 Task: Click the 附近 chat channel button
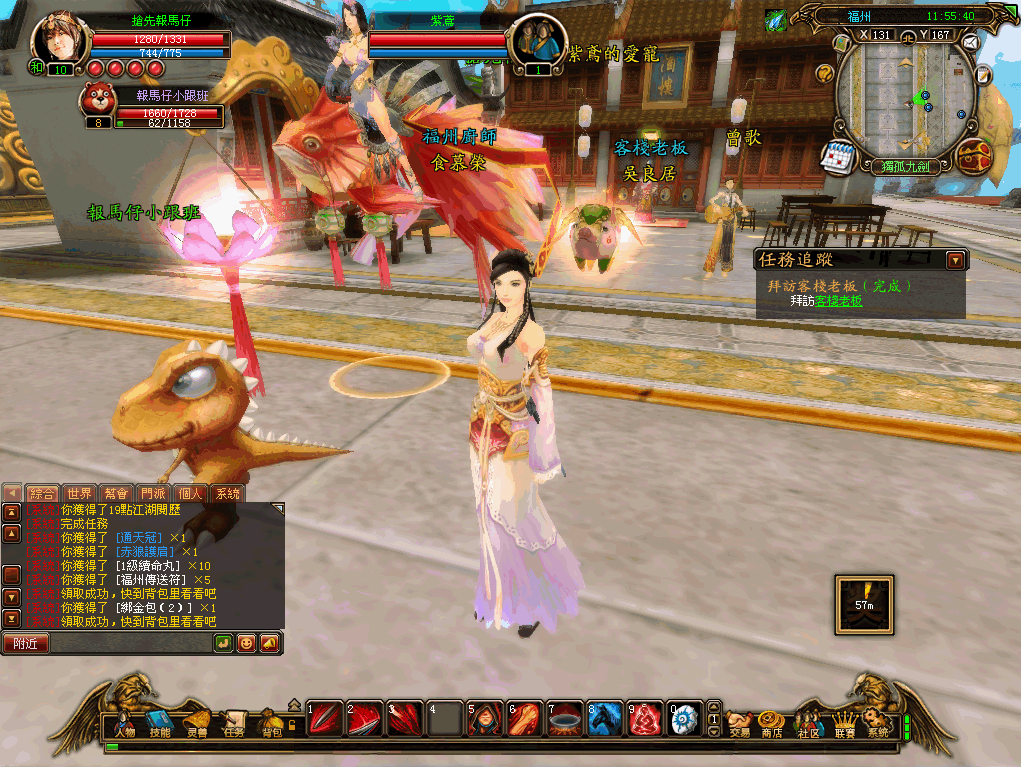tap(26, 643)
